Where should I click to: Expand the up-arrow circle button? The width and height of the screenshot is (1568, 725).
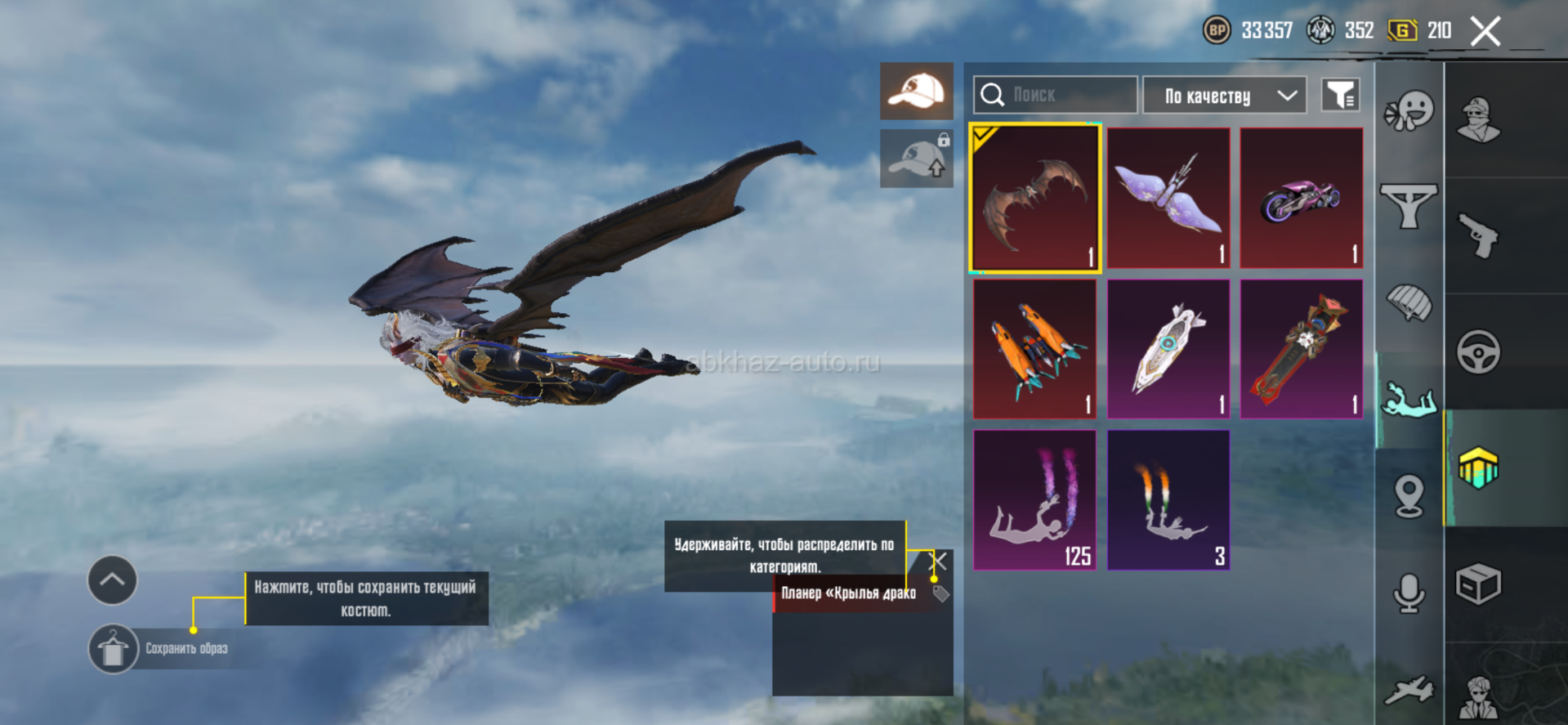113,580
